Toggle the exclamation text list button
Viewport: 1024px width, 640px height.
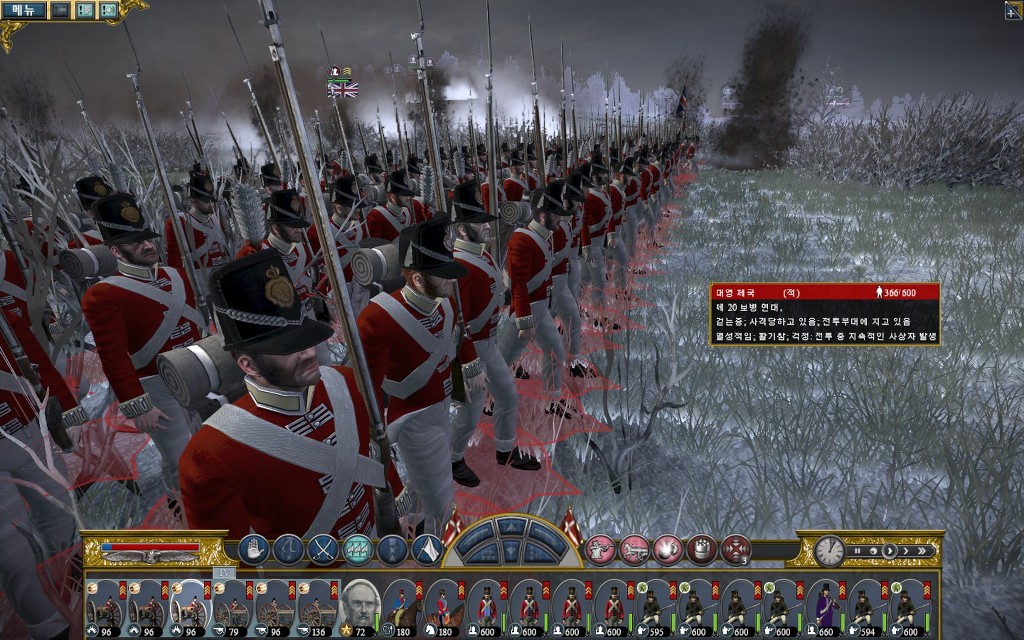(x=84, y=10)
